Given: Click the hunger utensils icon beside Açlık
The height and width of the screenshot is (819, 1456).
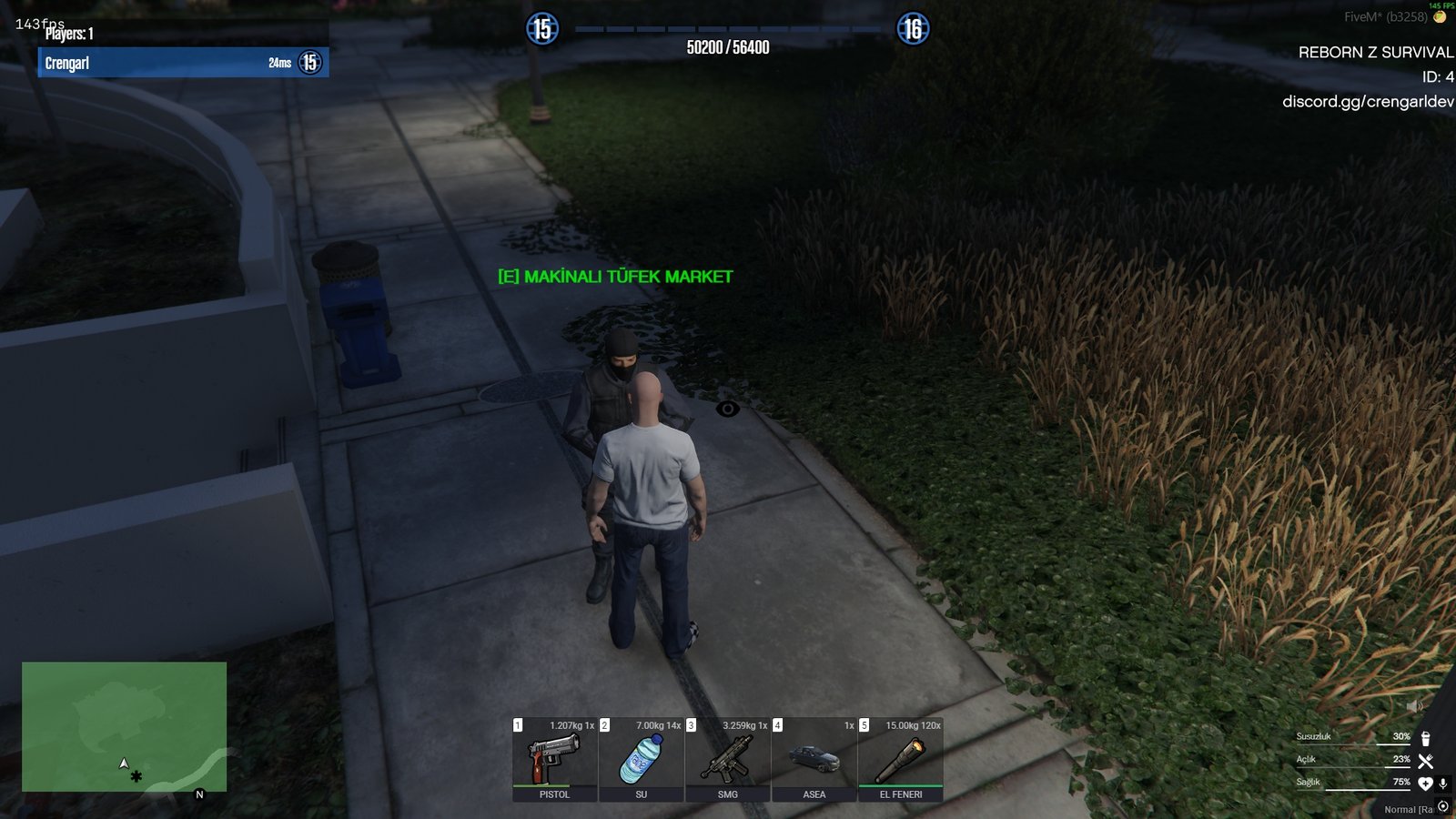Looking at the screenshot, I should 1425,762.
